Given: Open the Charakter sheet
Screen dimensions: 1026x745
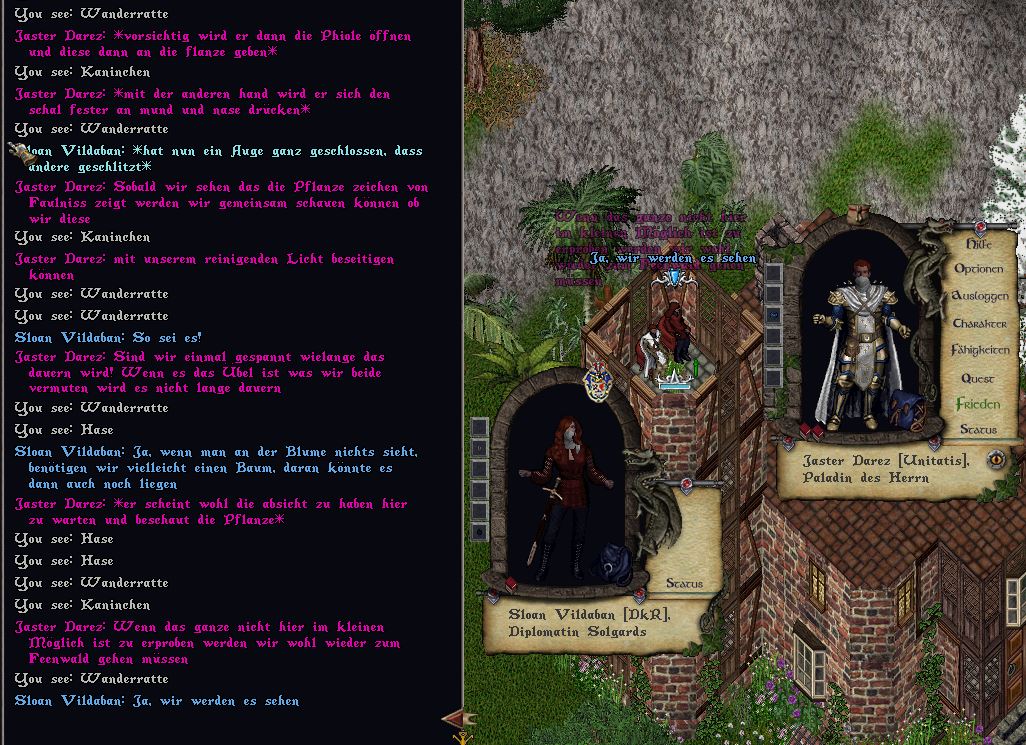Looking at the screenshot, I should (x=979, y=324).
